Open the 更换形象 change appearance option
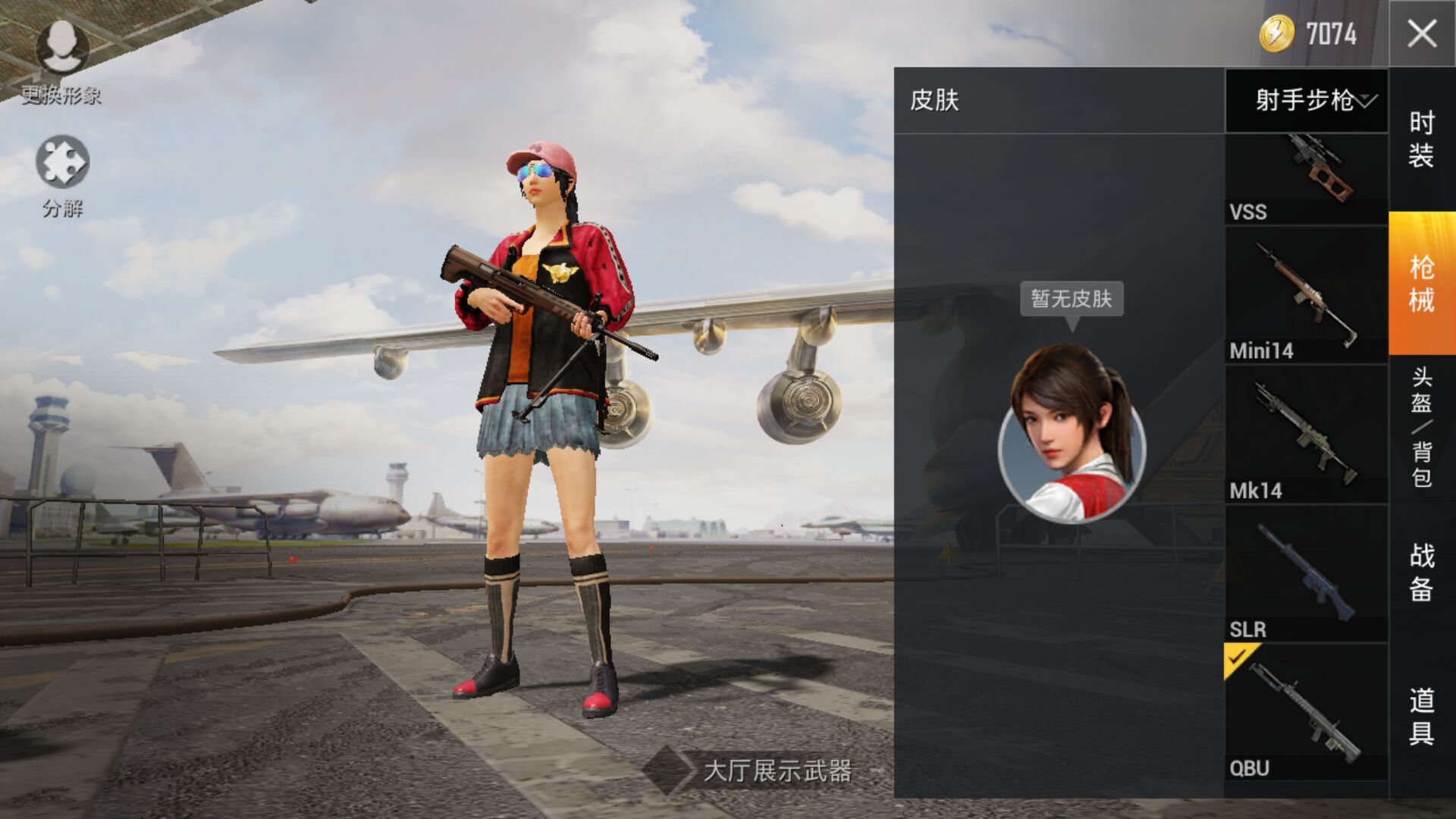Screen dimensions: 1456x819 click(x=61, y=61)
